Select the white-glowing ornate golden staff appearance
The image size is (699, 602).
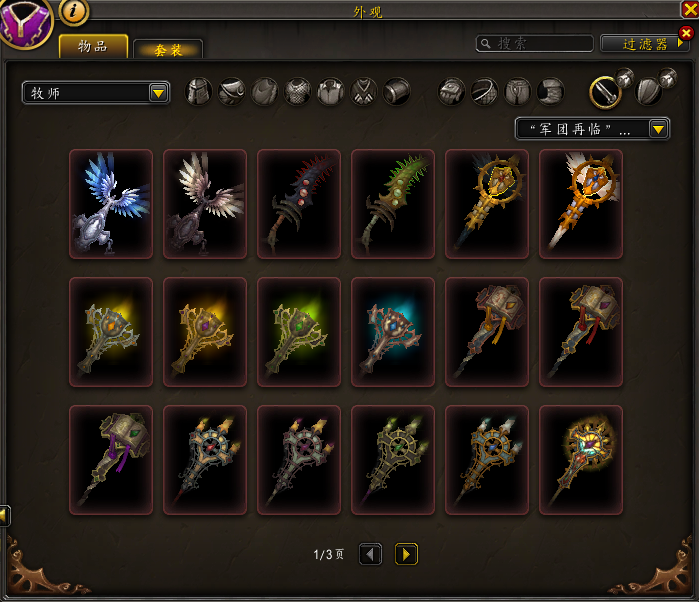(x=581, y=204)
